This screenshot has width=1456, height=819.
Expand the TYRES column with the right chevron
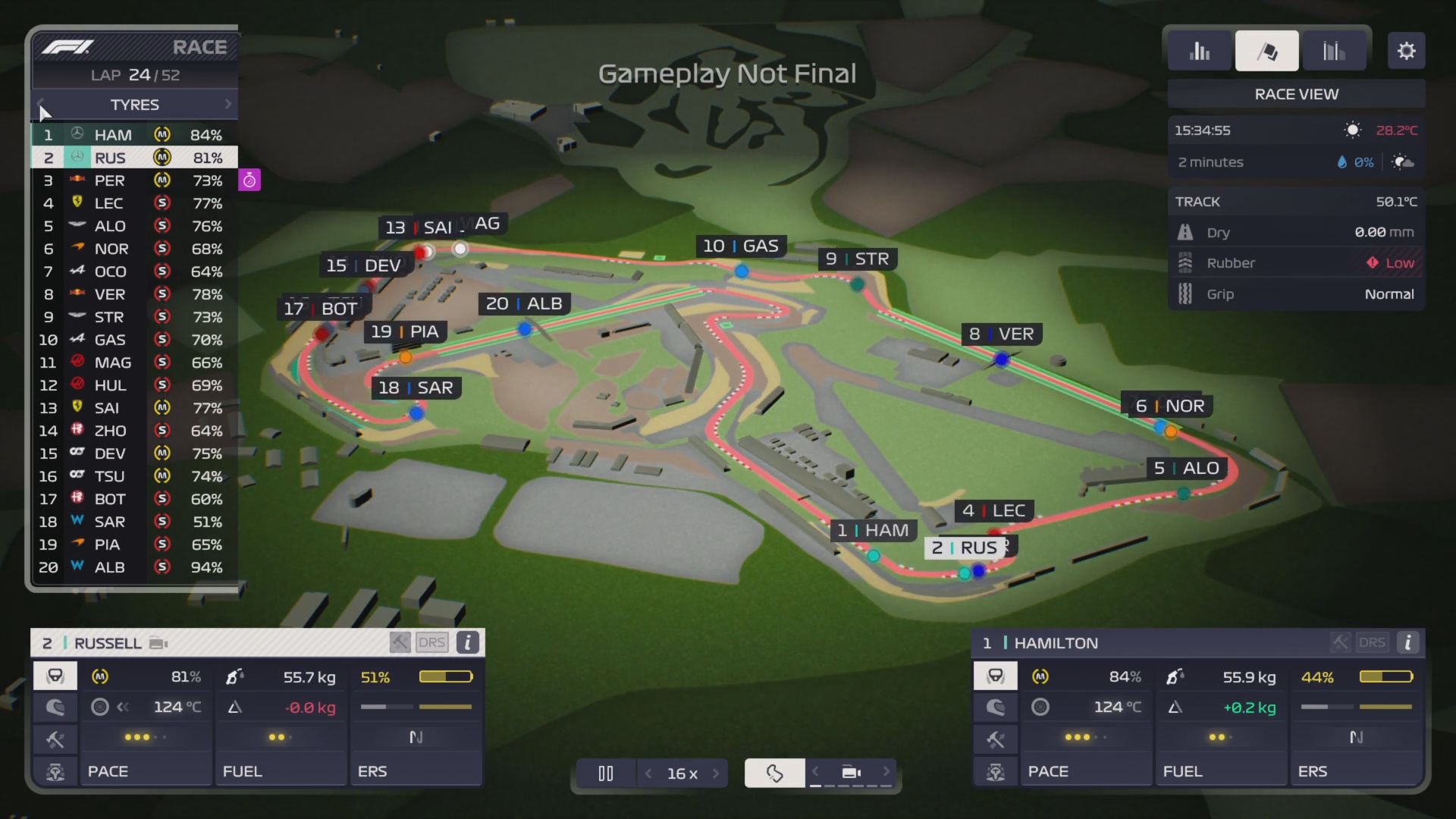pos(228,104)
